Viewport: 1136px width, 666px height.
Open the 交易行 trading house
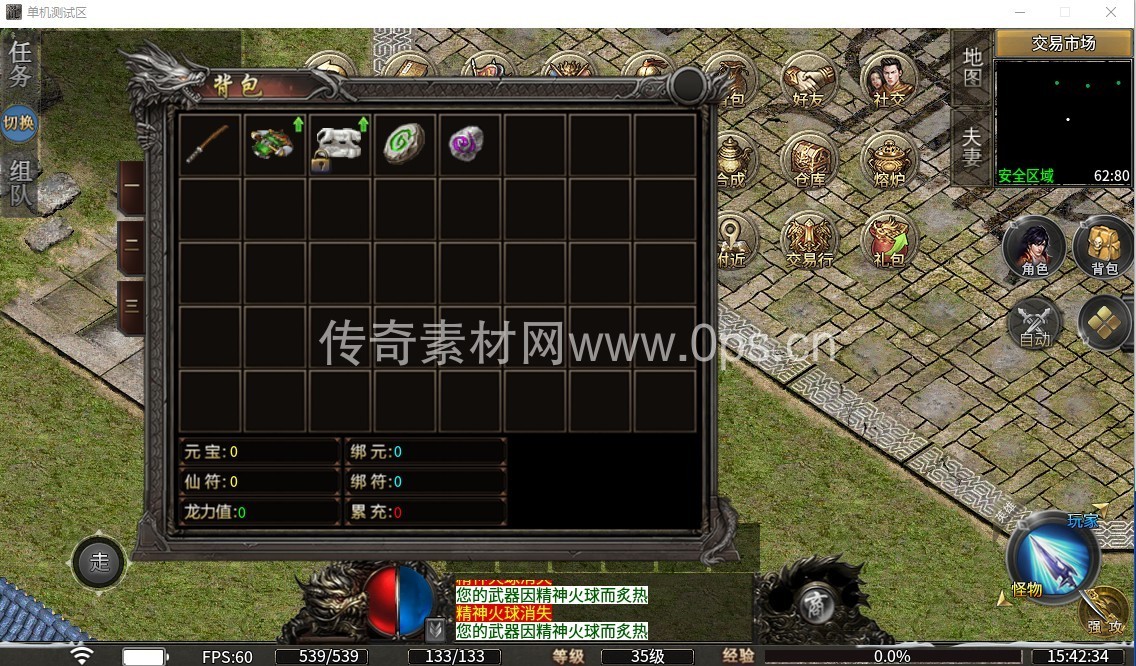808,240
